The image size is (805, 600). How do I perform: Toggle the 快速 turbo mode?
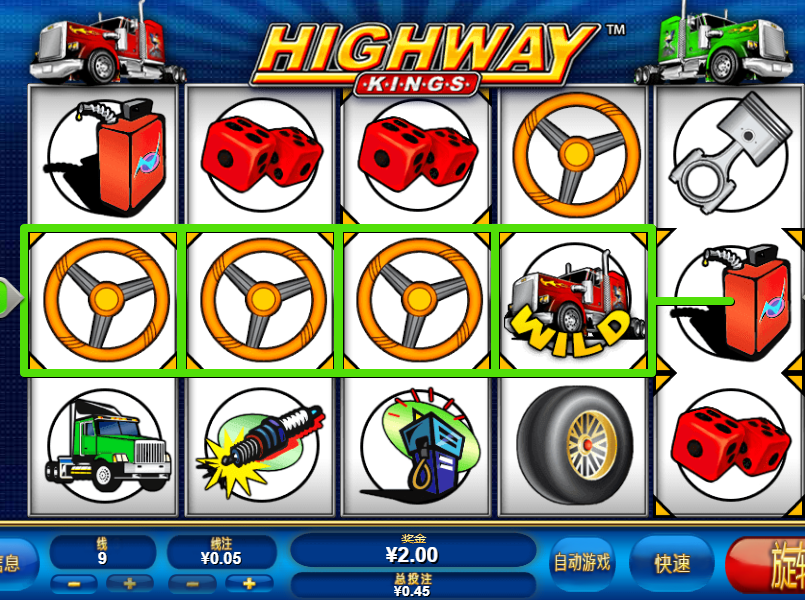coord(673,563)
